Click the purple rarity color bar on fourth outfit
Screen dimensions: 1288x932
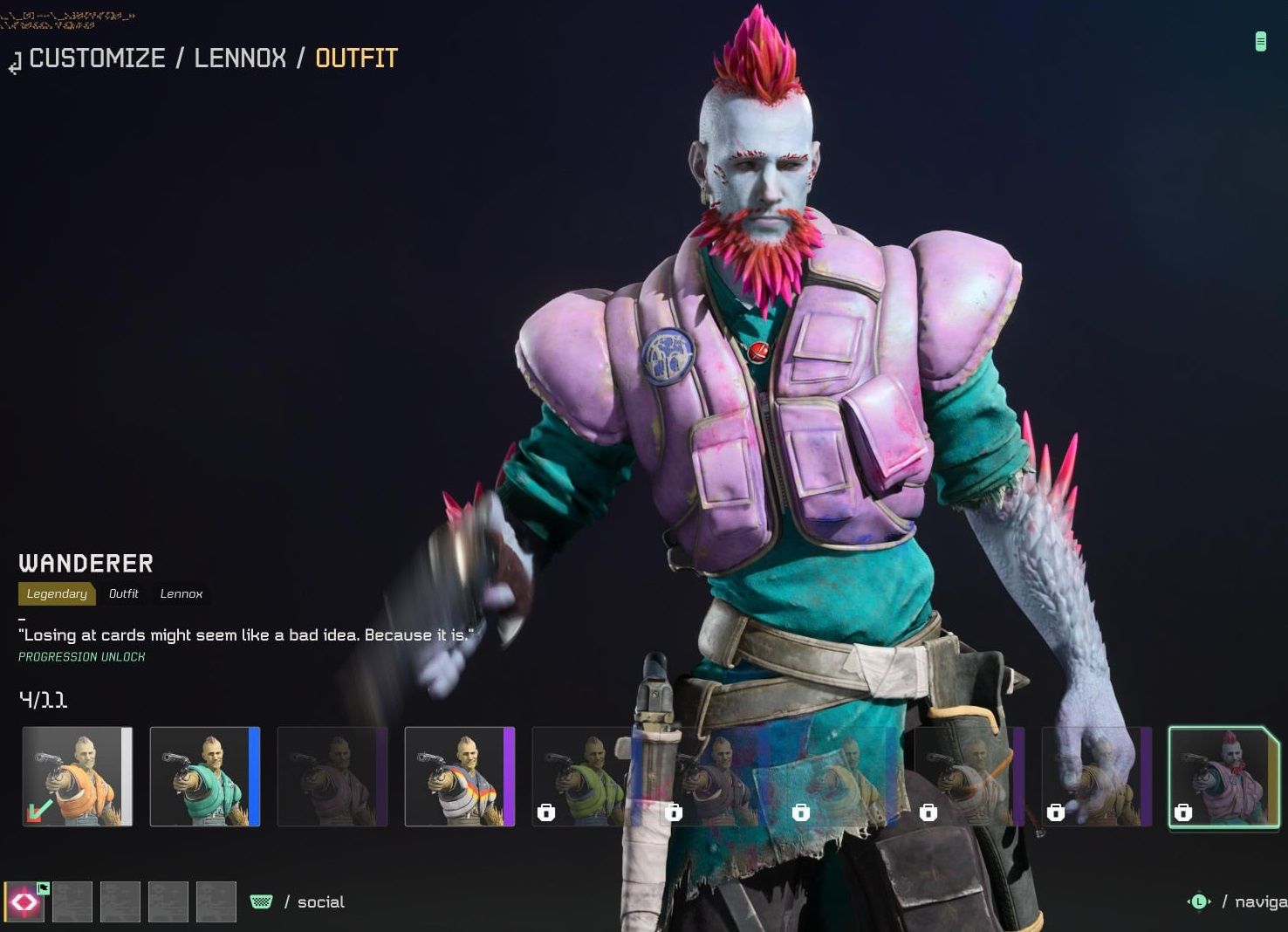[x=506, y=776]
